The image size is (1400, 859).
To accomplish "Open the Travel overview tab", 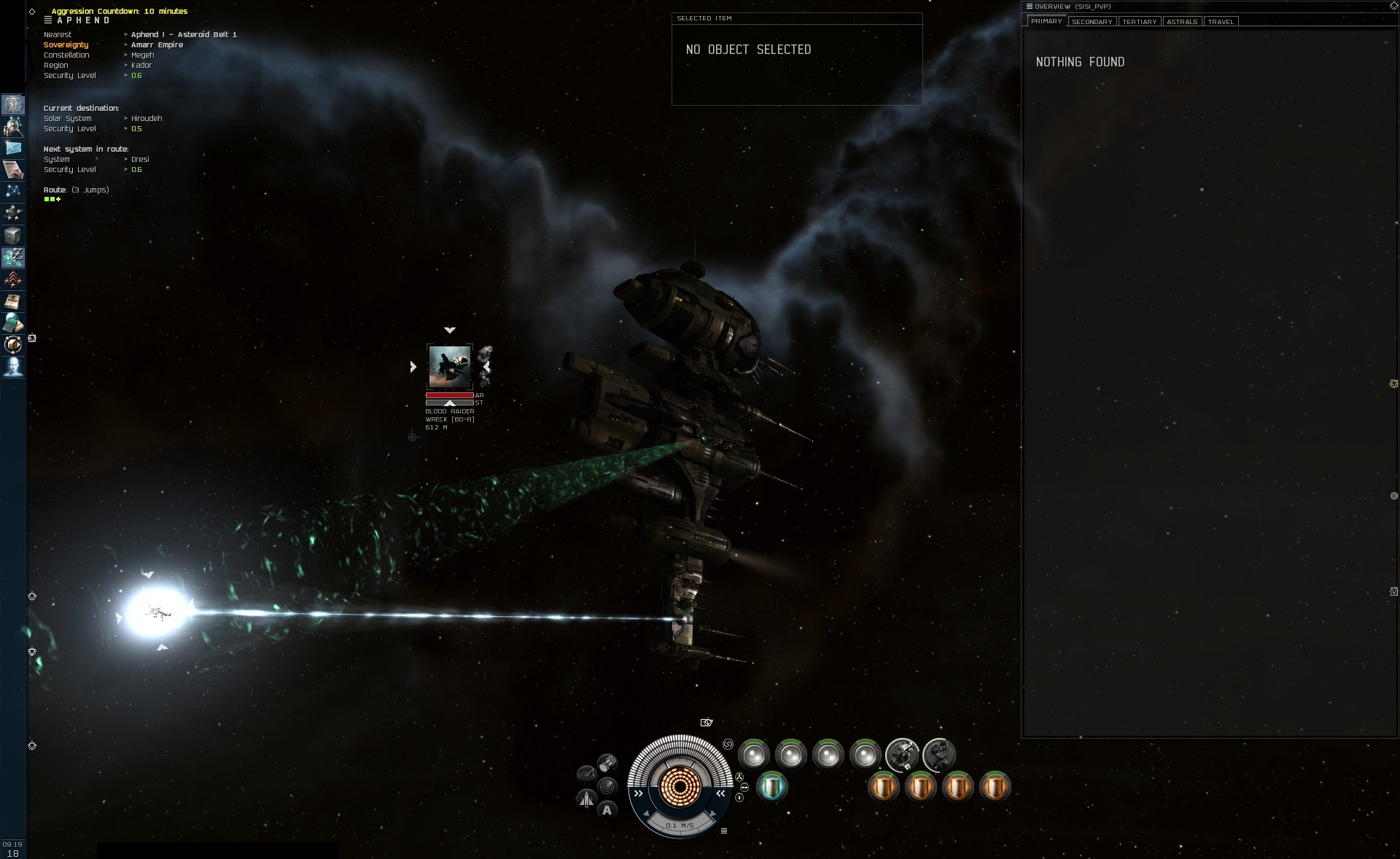I will 1221,22.
